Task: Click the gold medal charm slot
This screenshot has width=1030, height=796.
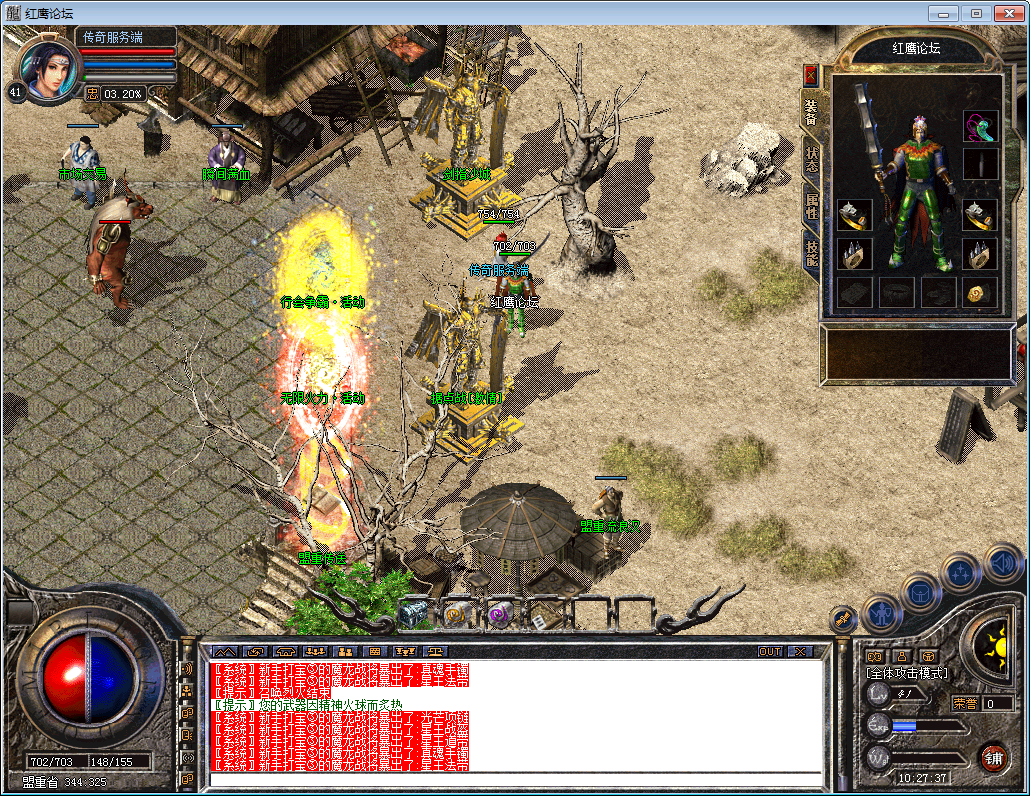Action: (980, 292)
